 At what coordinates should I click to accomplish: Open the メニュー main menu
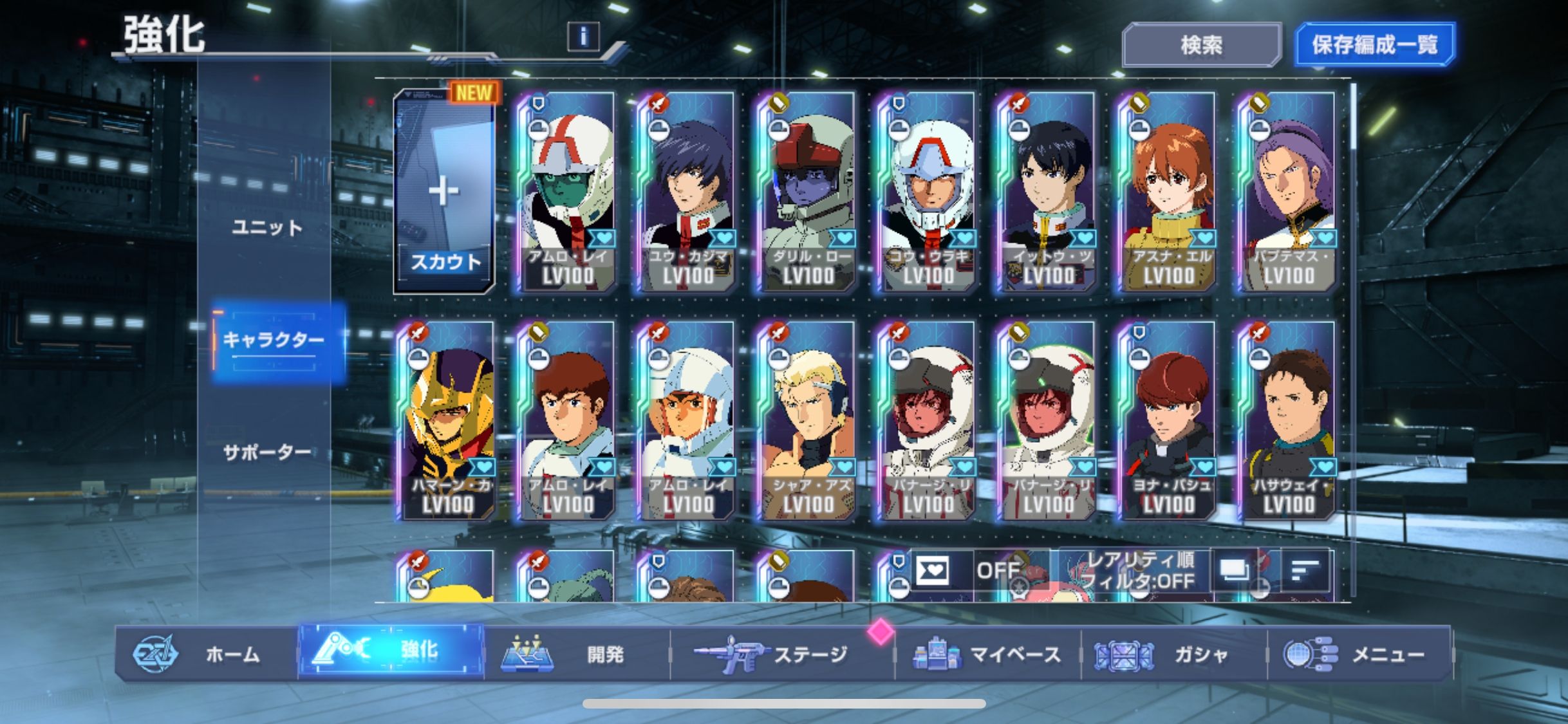[1359, 654]
